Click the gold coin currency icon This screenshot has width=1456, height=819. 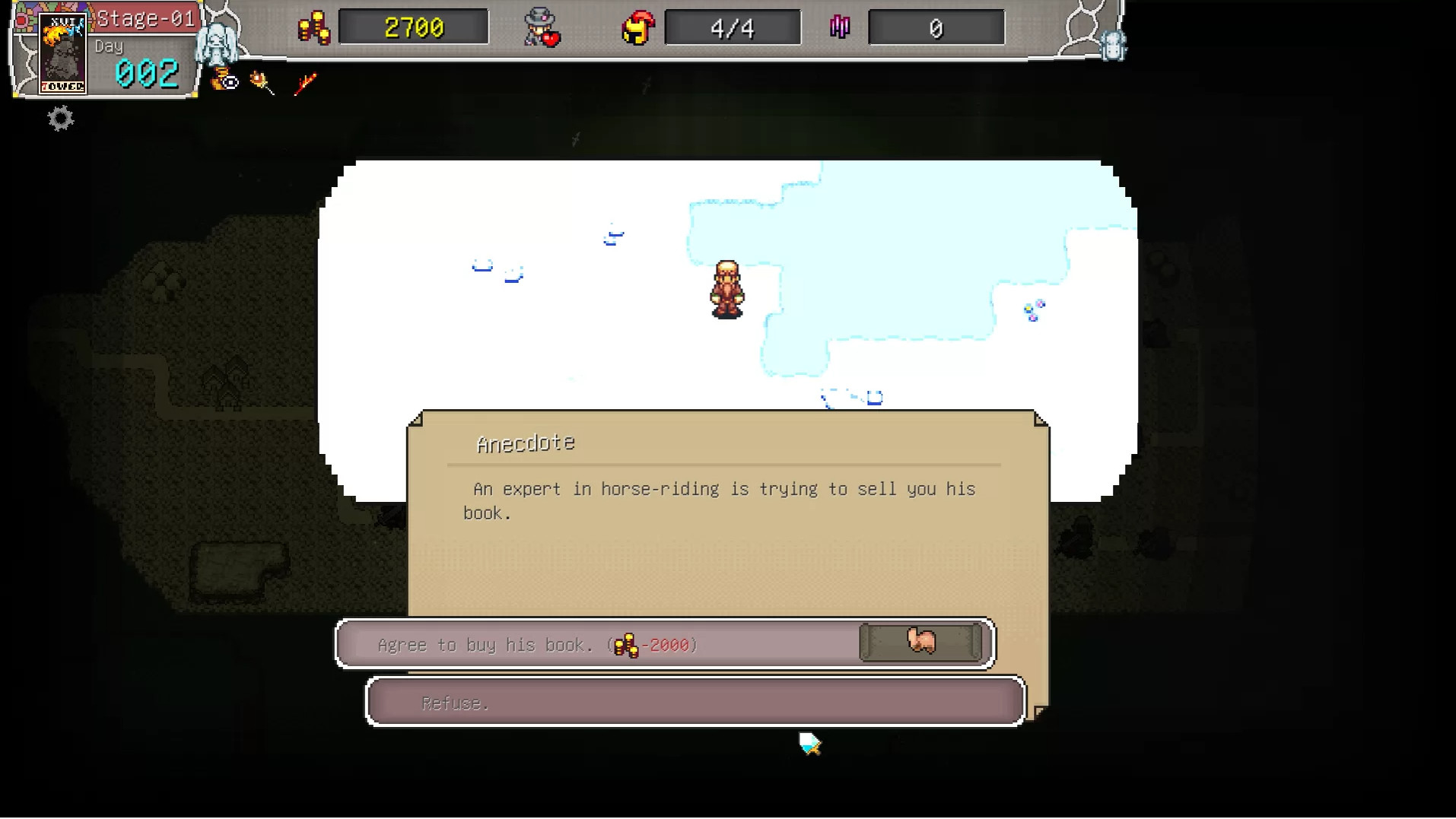313,26
